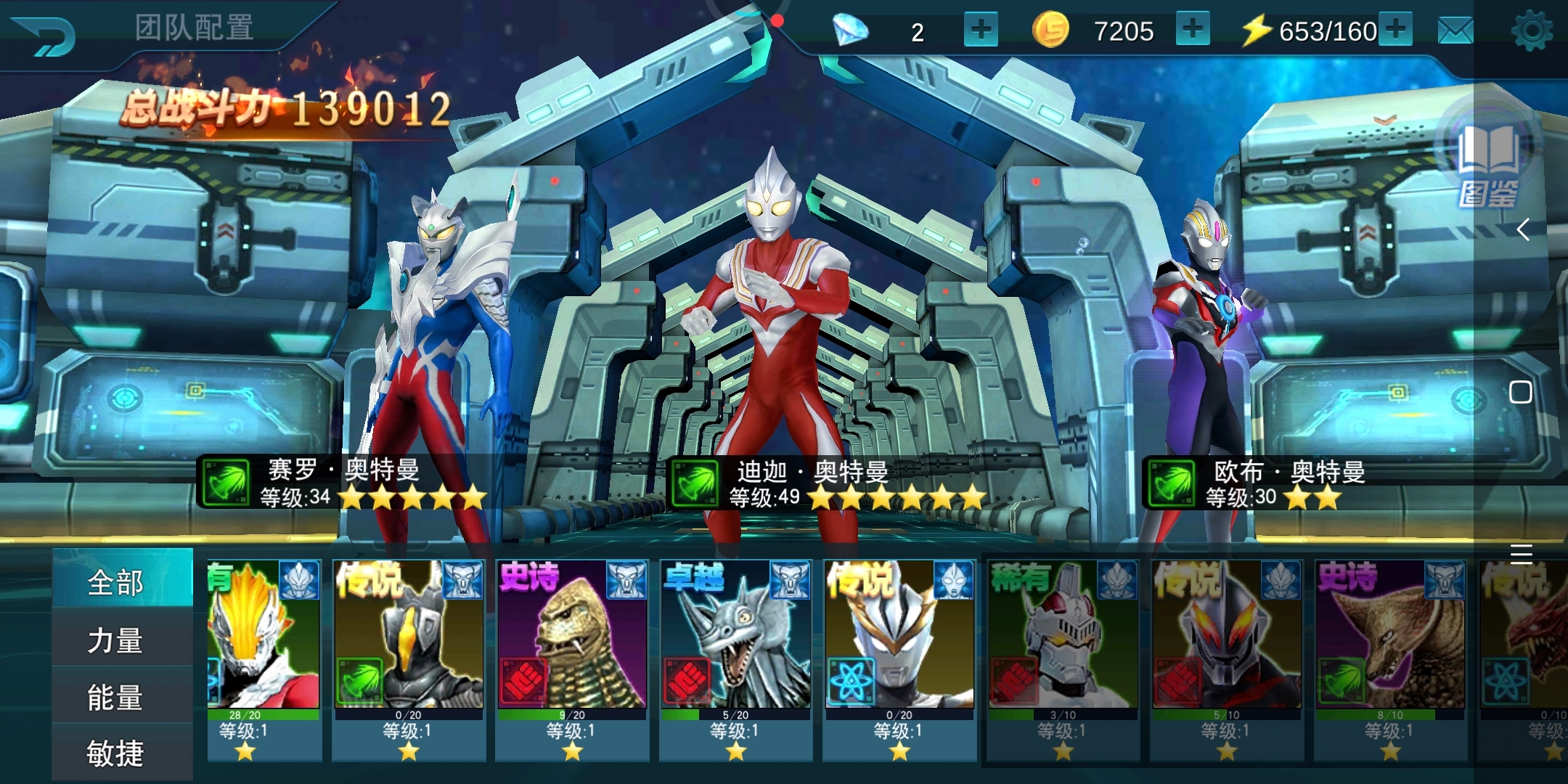Image resolution: width=1568 pixels, height=784 pixels.
Task: Filter heroes by 力量 type
Action: 116,640
